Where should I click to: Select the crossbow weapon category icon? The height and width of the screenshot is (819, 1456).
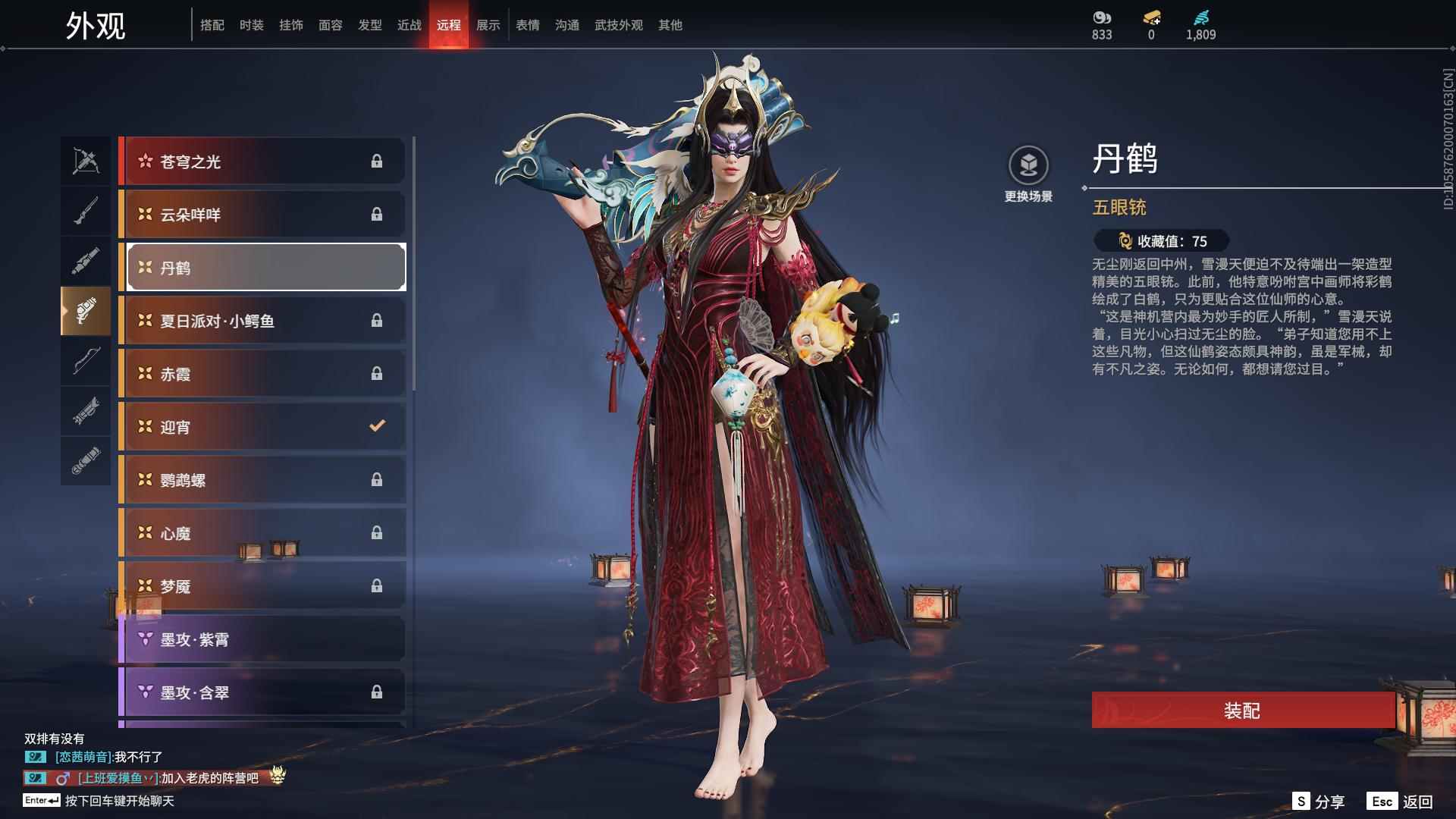86,161
